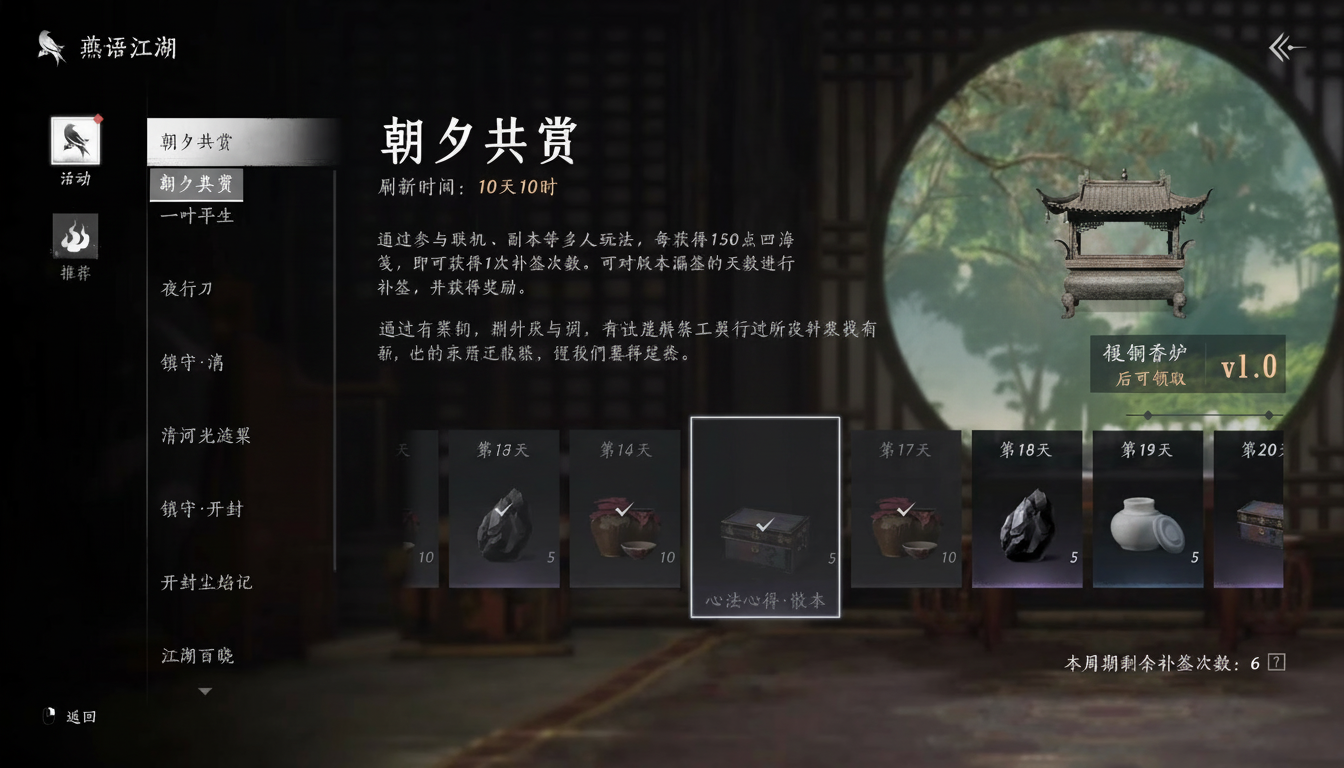
Task: Select the stone ore icon on 第13天 card
Action: click(504, 520)
